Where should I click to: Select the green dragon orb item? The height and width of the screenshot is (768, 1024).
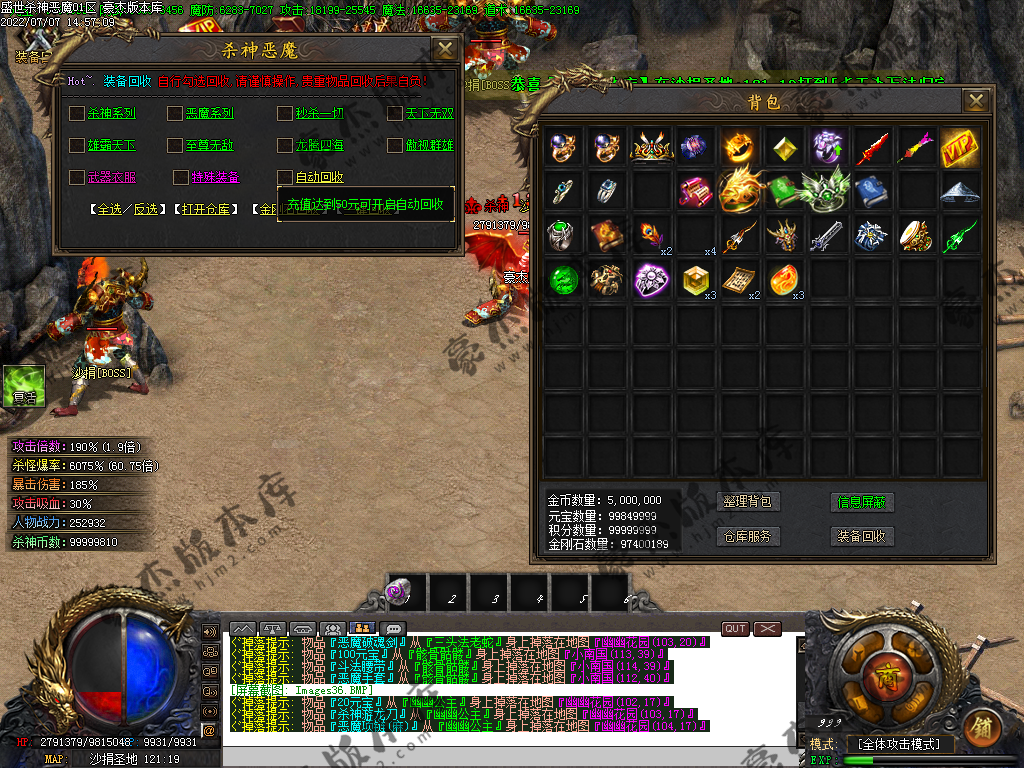[563, 280]
